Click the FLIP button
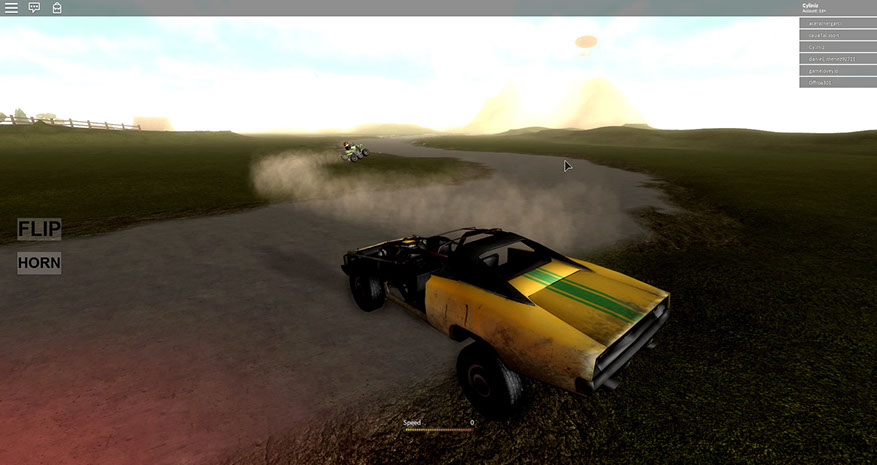 [39, 229]
